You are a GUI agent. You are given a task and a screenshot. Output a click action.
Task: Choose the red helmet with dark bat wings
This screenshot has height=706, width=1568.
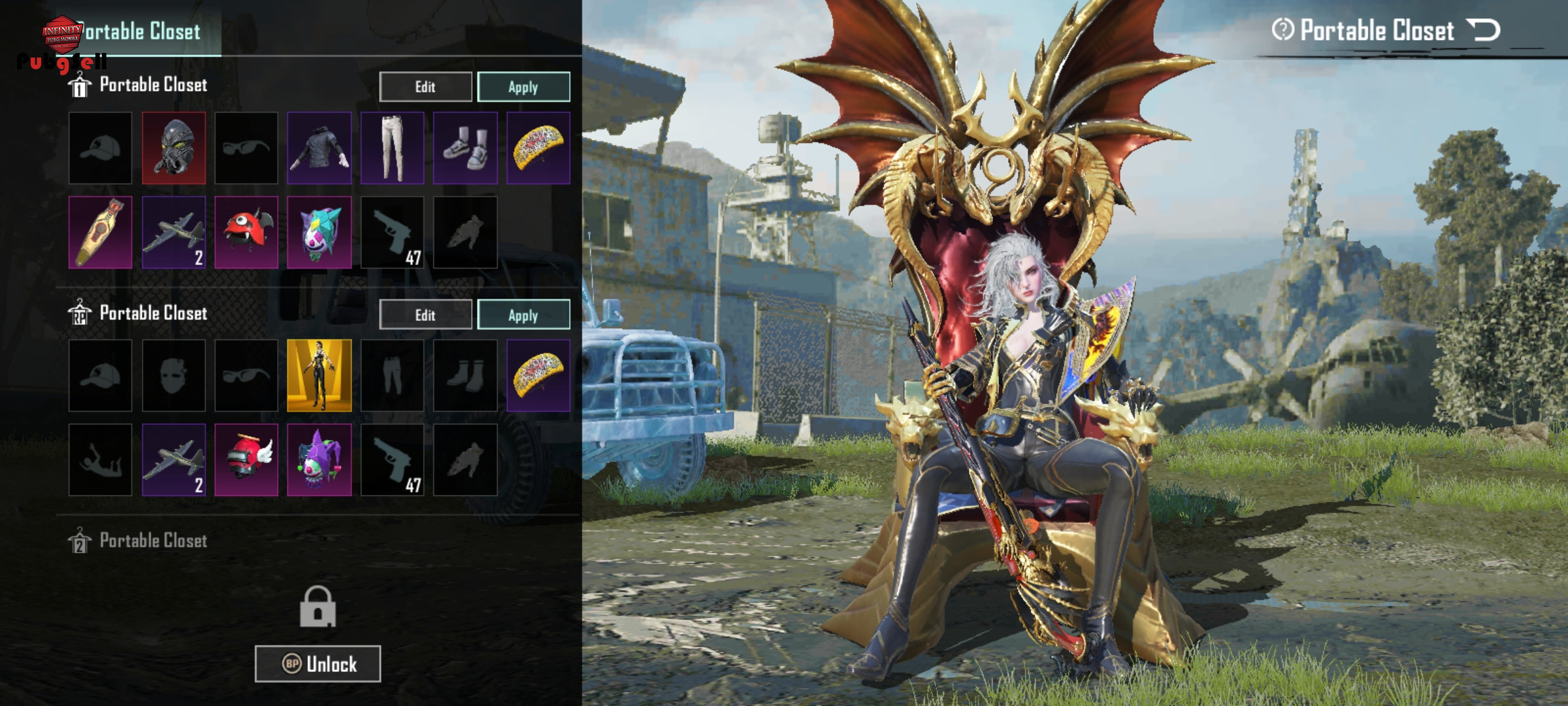246,233
